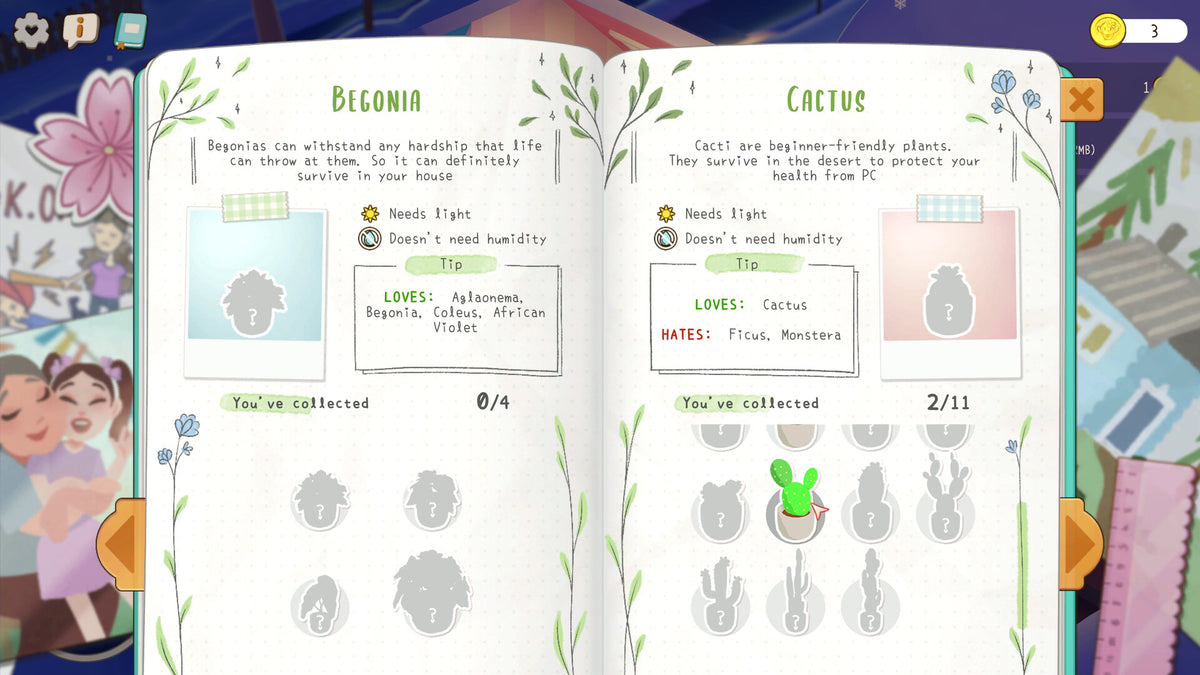
Task: Open the info speech bubble icon
Action: click(80, 30)
